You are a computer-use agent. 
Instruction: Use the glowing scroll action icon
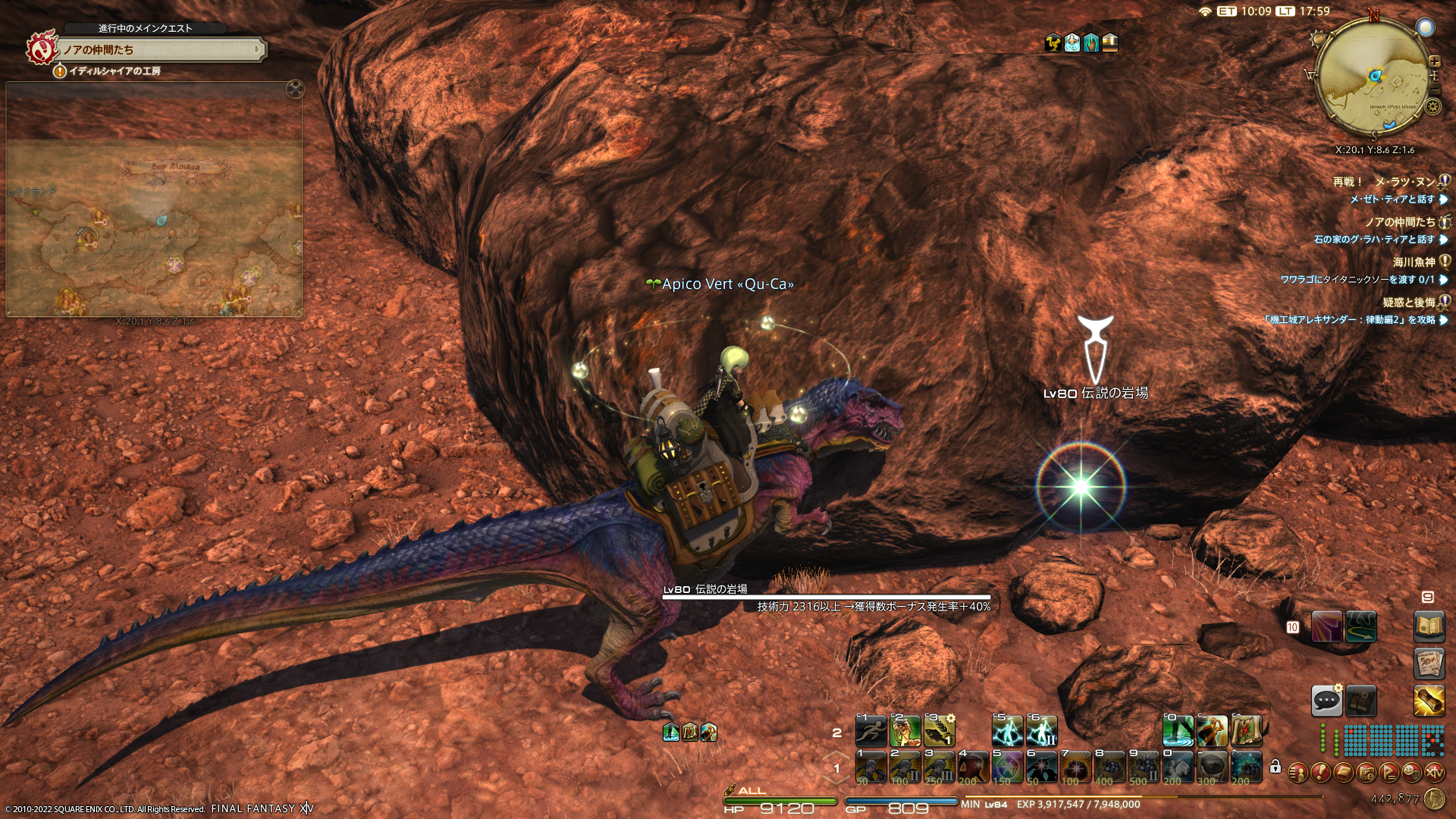tap(1429, 701)
